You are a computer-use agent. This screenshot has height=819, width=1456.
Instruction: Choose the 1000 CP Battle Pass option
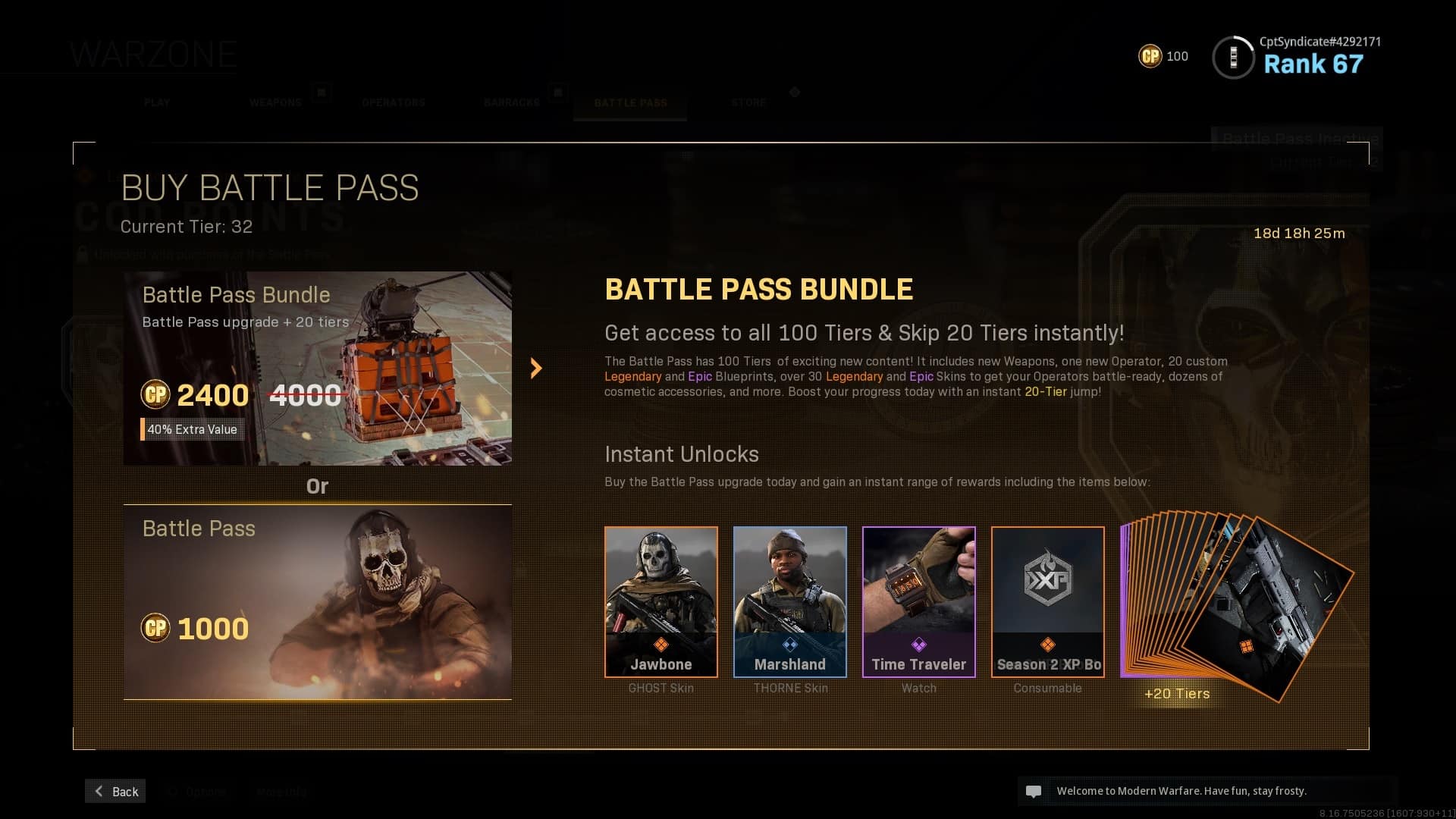[x=317, y=602]
